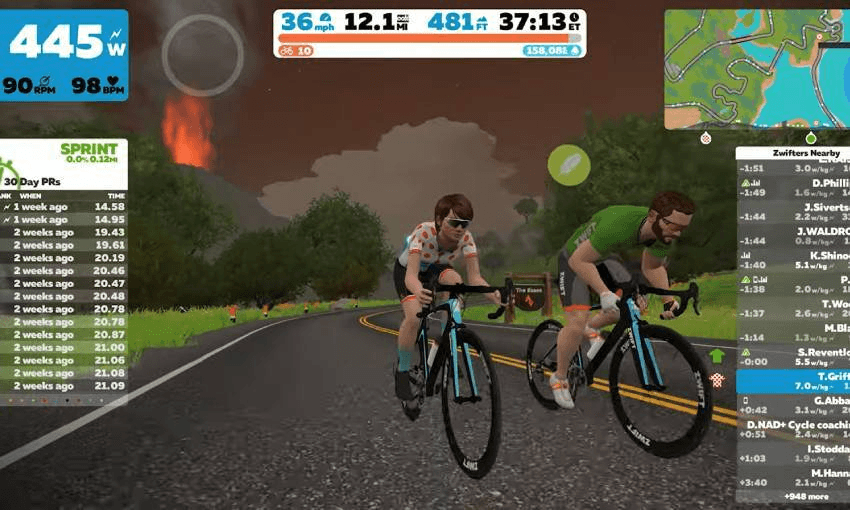Select J.WALDRO in Zwifters Nearby list
The image size is (850, 510).
pyautogui.click(x=793, y=236)
